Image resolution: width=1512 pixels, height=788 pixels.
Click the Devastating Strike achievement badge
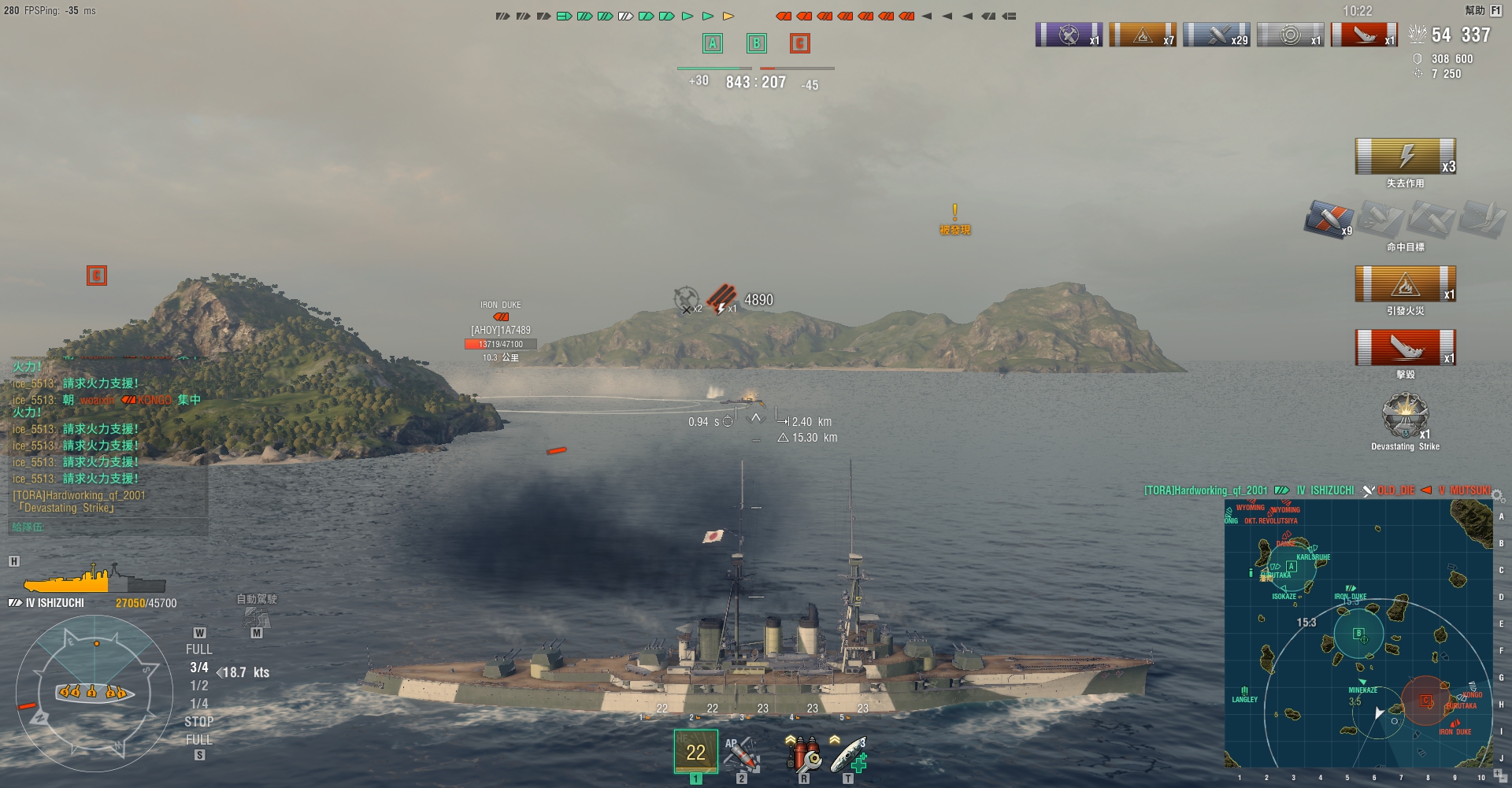point(1405,416)
